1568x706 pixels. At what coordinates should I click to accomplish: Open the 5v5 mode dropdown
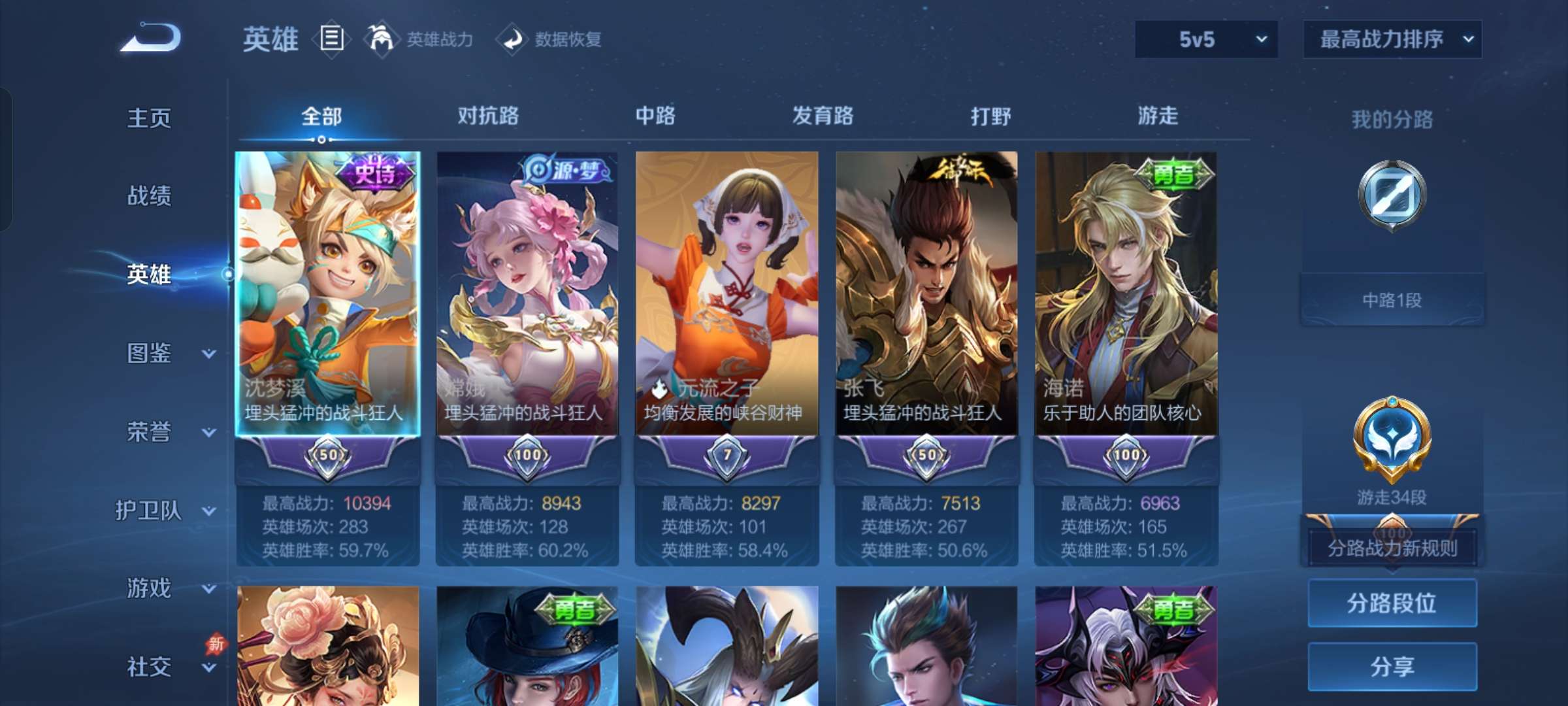1205,39
